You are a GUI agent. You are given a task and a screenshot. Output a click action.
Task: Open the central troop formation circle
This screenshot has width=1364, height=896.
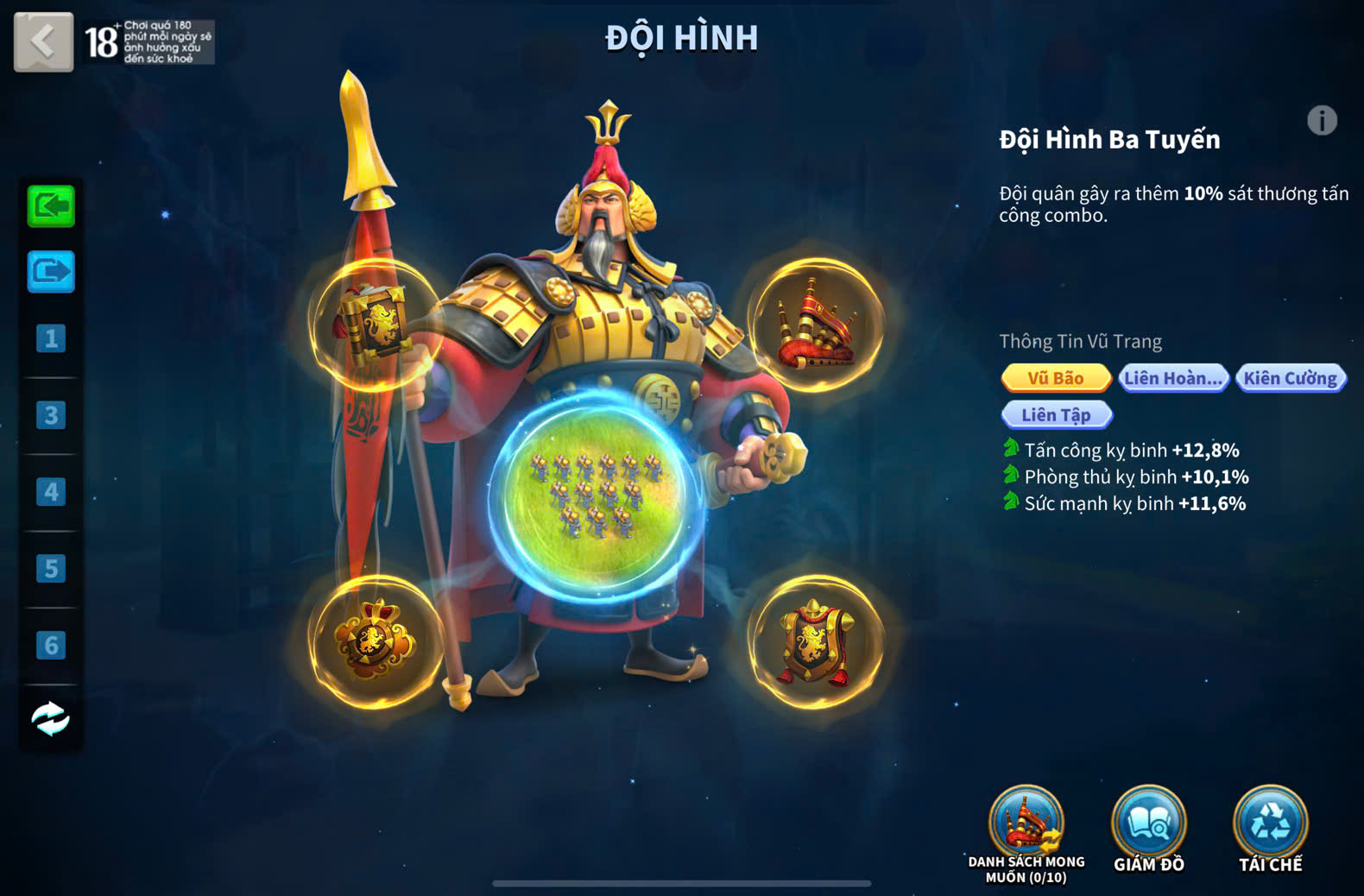(x=595, y=496)
